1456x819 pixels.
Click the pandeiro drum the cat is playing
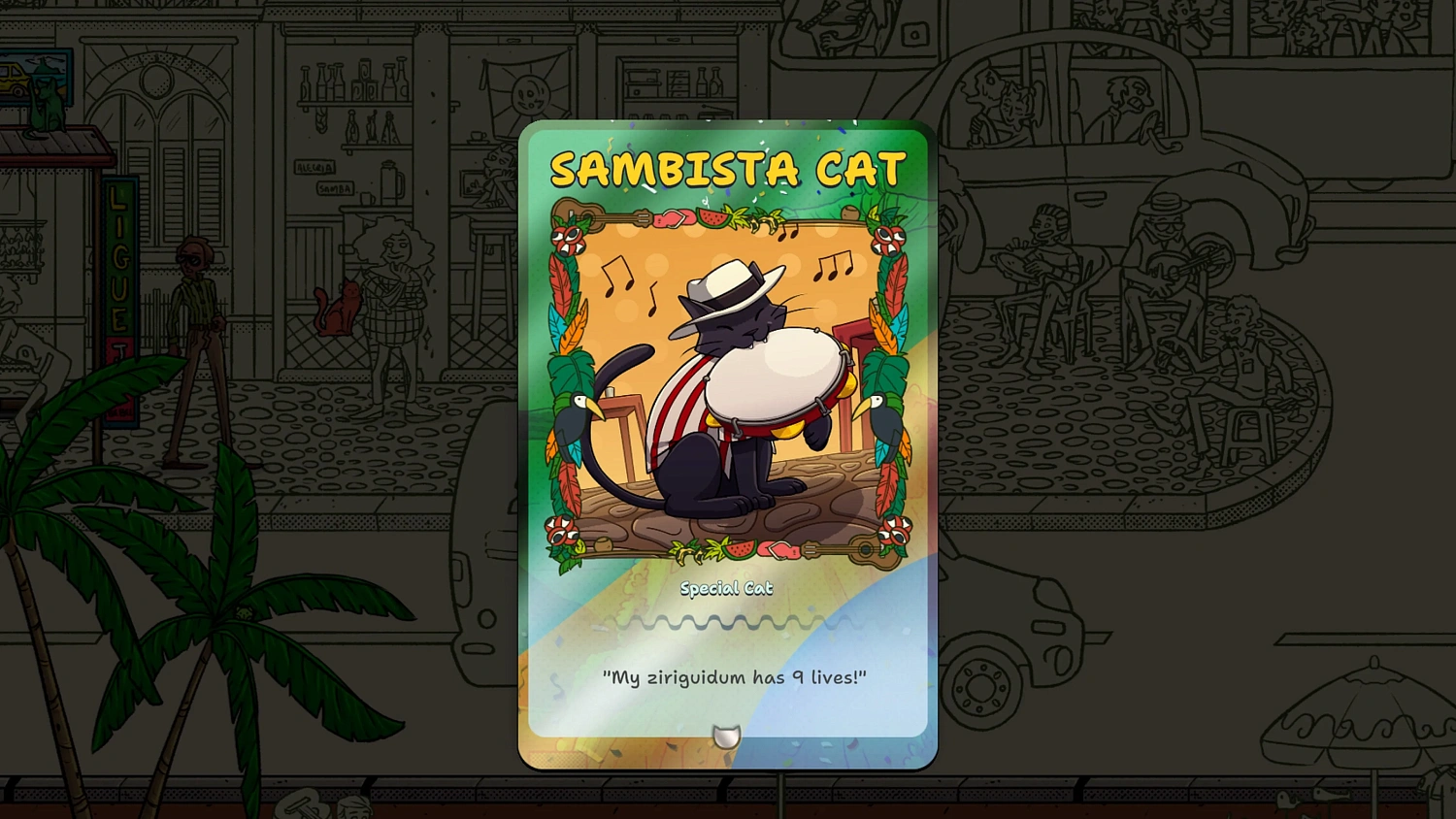click(772, 383)
